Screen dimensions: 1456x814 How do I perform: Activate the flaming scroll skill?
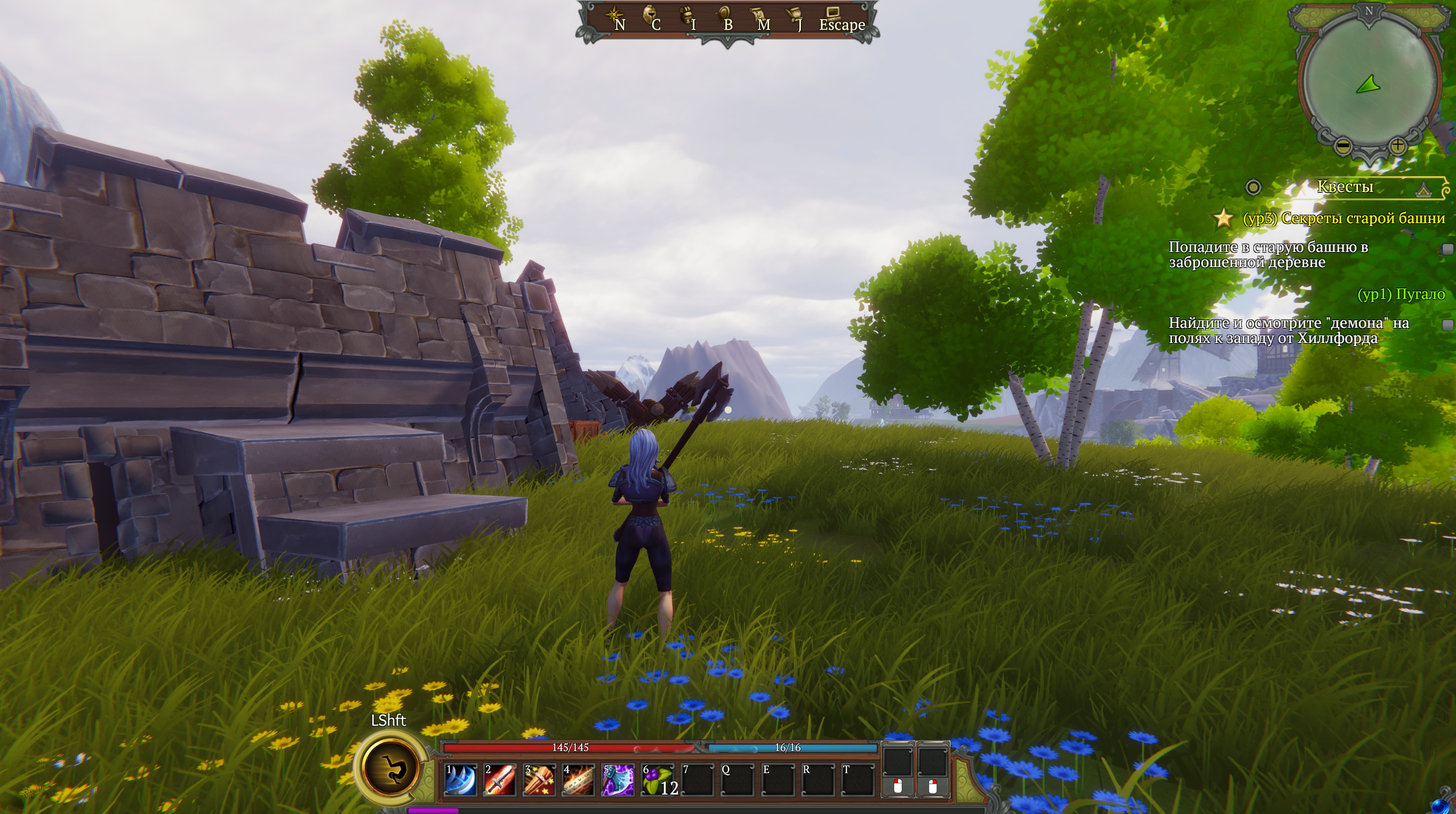click(578, 779)
